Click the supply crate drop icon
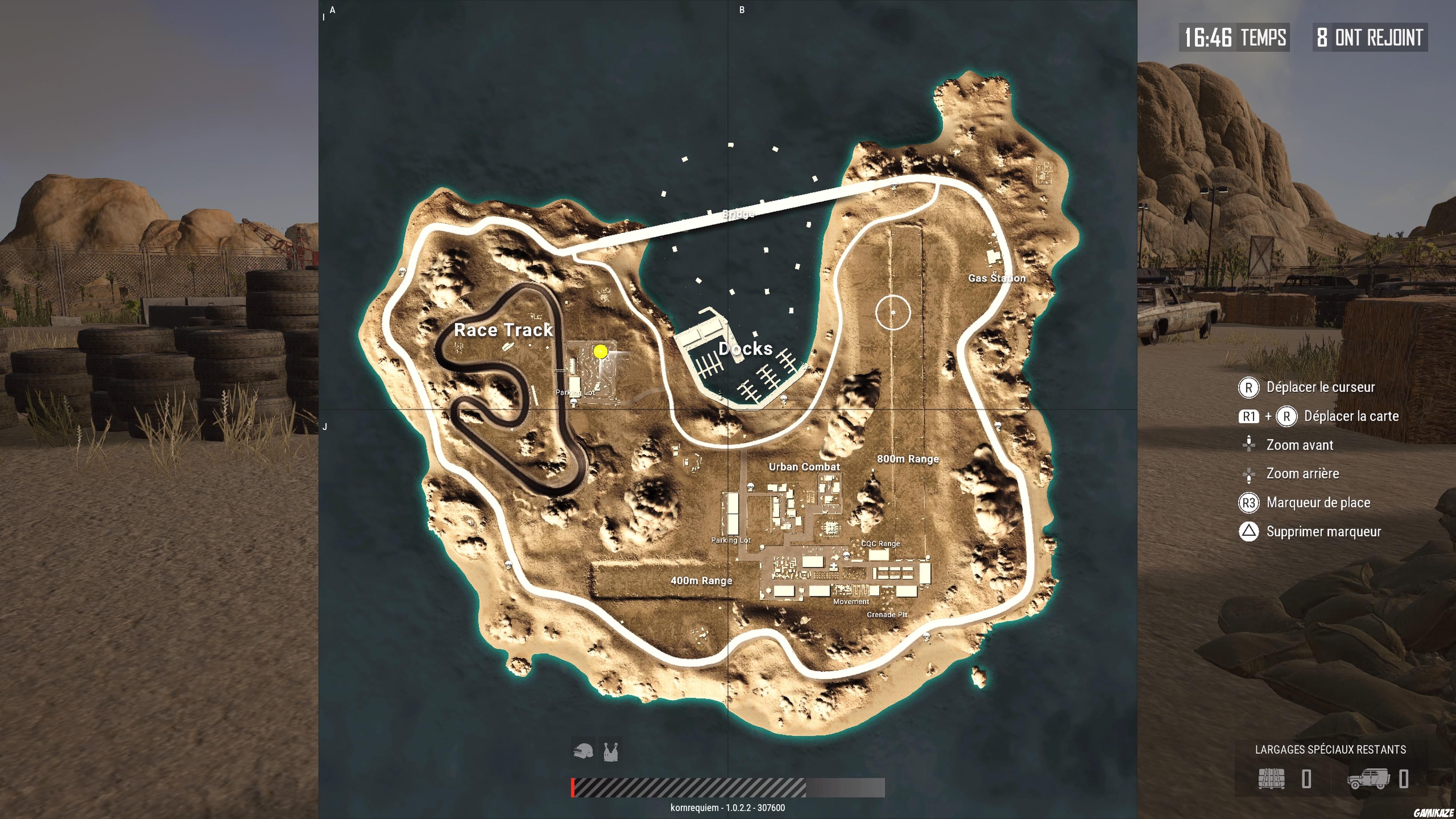The height and width of the screenshot is (819, 1456). [1272, 780]
